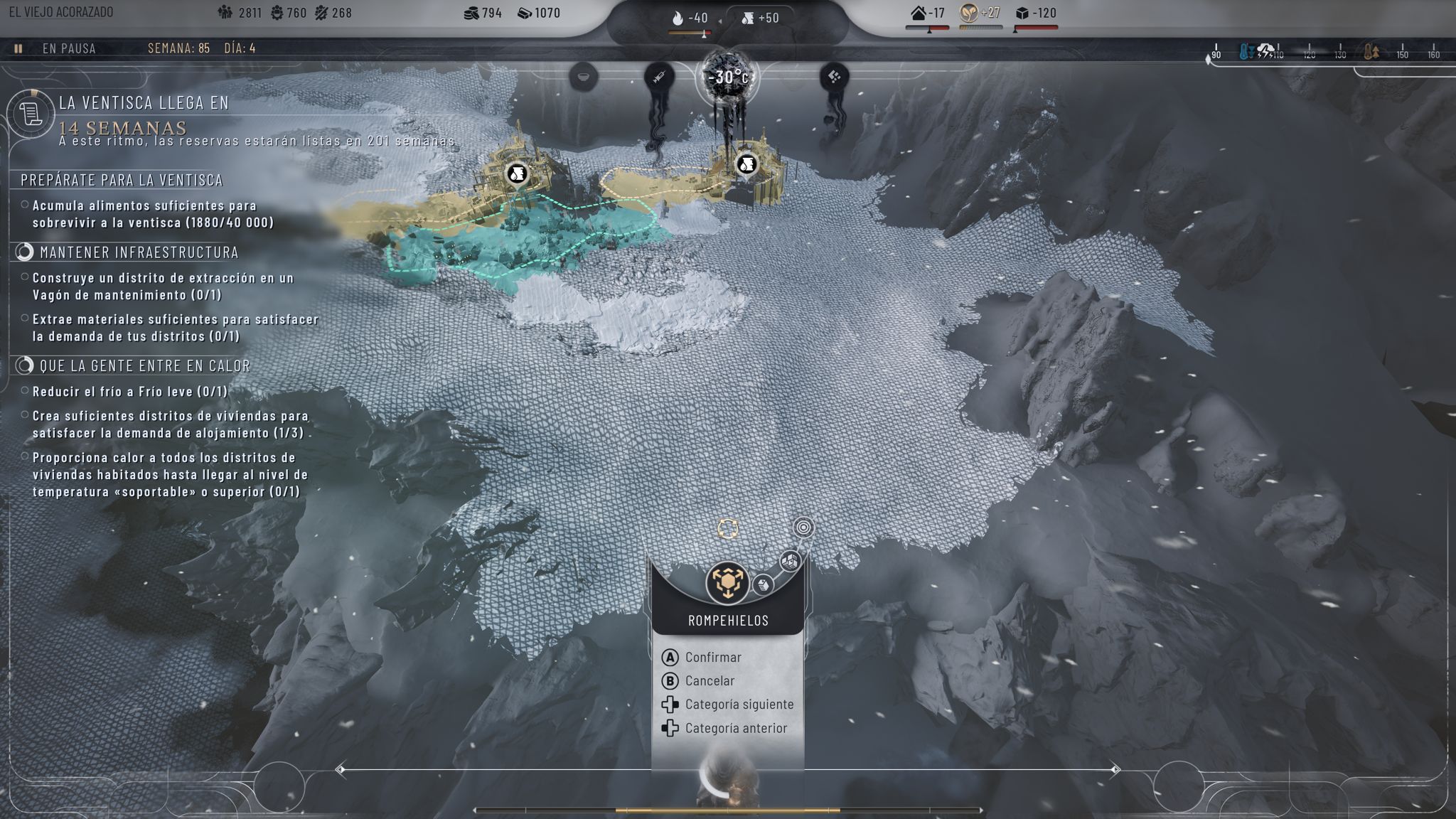The height and width of the screenshot is (819, 1456).
Task: Click the storm cloud marker on the weather timeline
Action: pos(1265,51)
